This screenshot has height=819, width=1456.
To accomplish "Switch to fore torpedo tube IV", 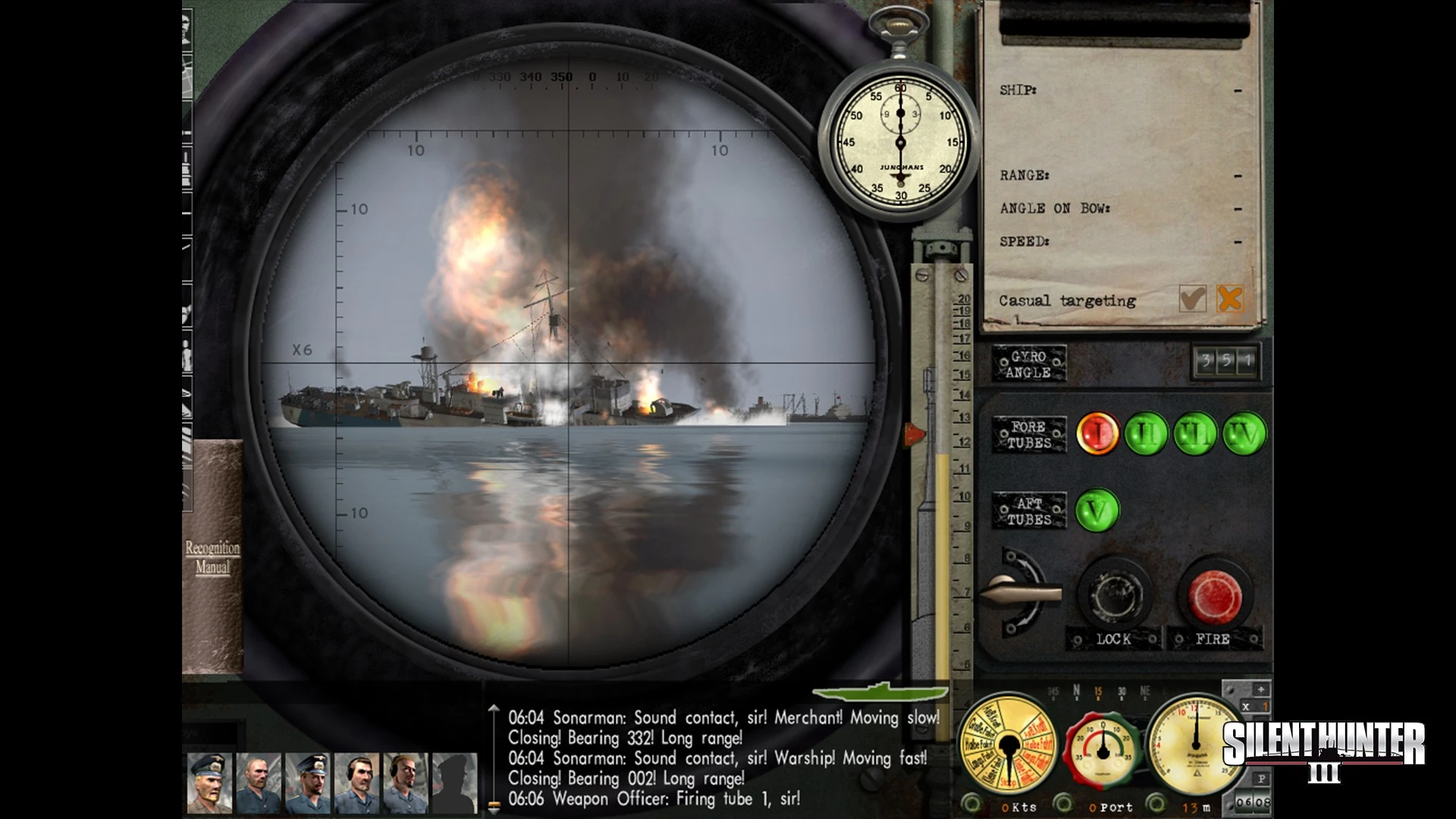I will pyautogui.click(x=1244, y=434).
